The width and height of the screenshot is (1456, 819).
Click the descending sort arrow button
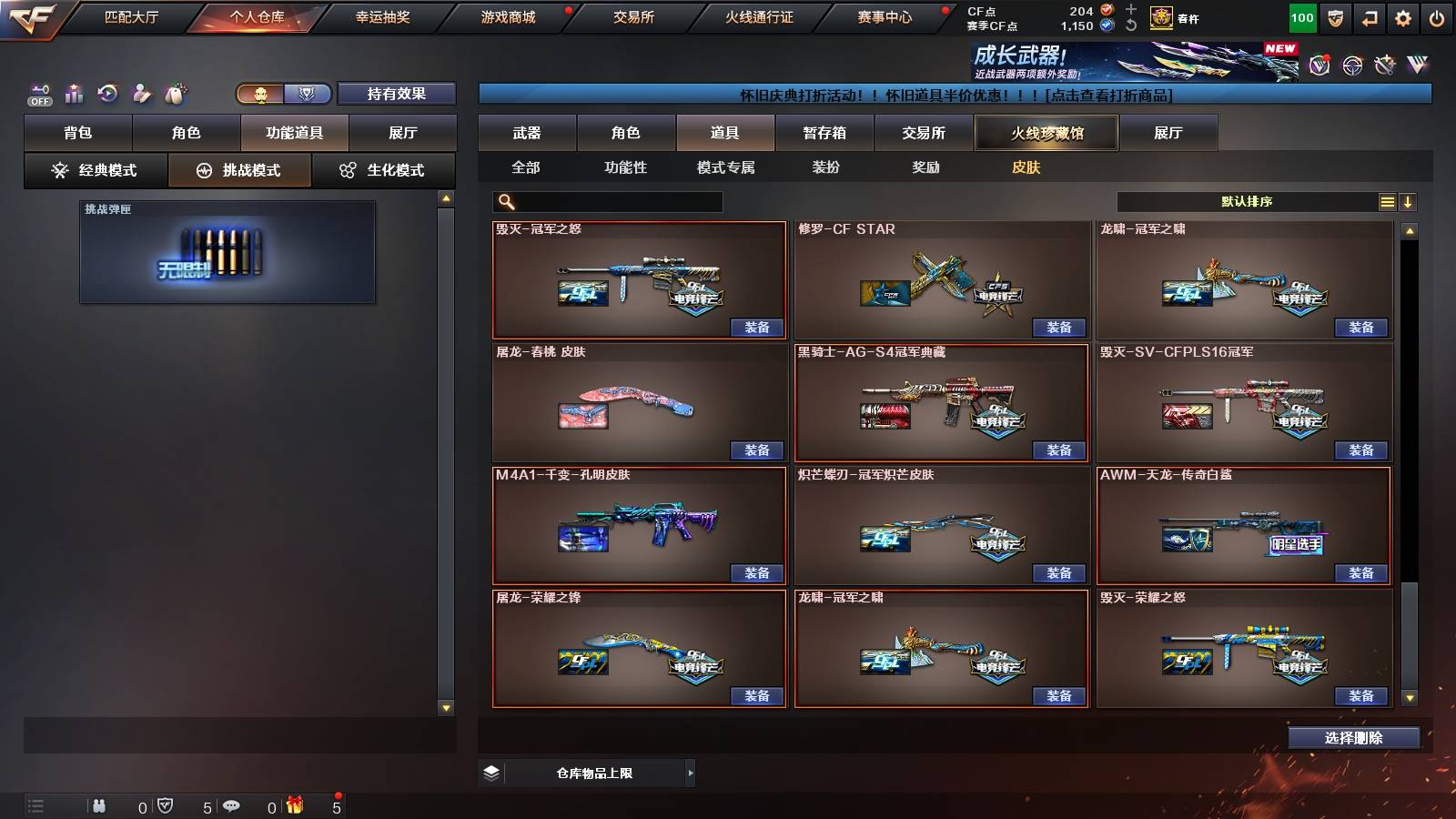coord(1409,201)
